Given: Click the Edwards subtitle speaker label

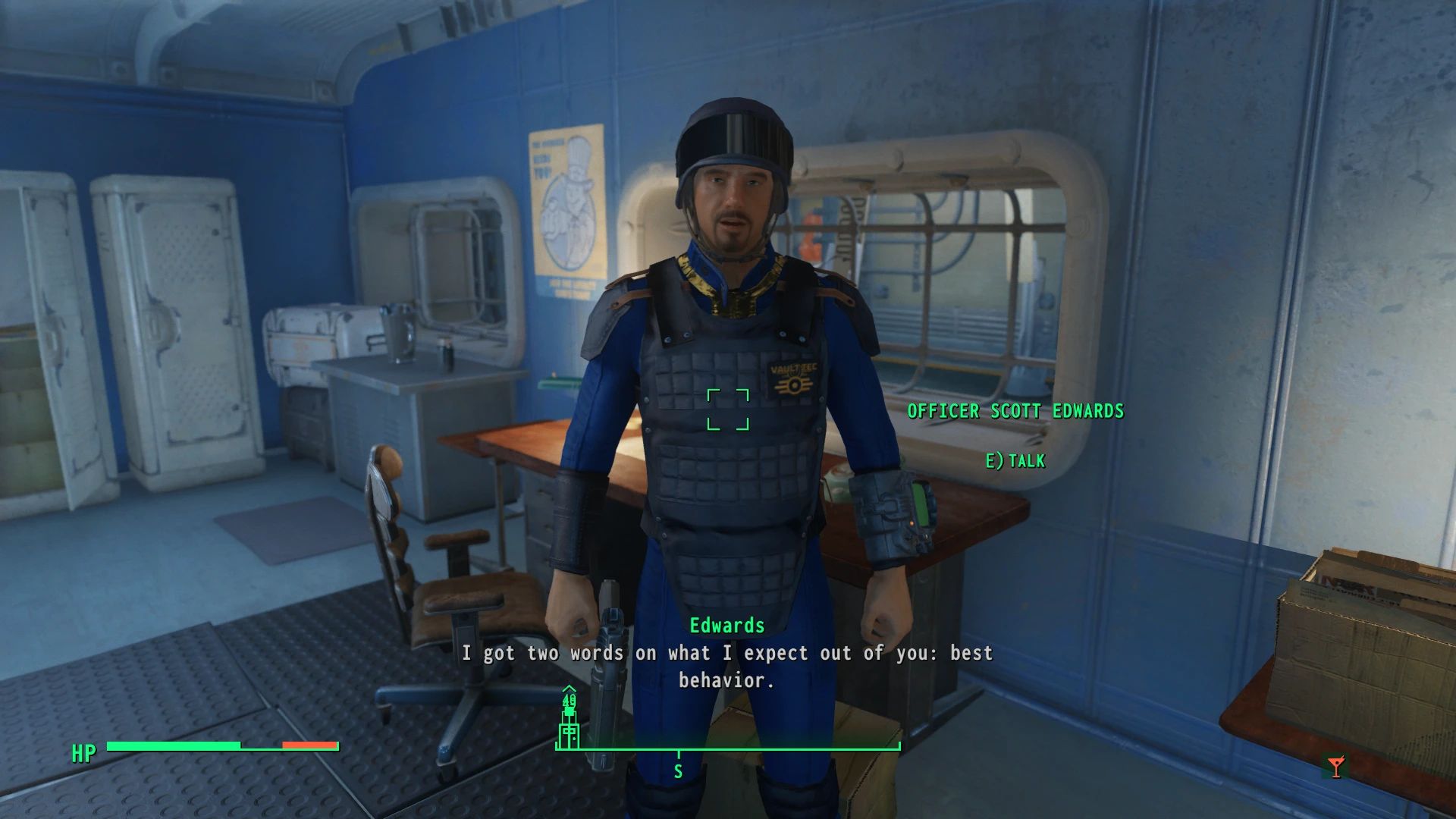Looking at the screenshot, I should tap(726, 626).
